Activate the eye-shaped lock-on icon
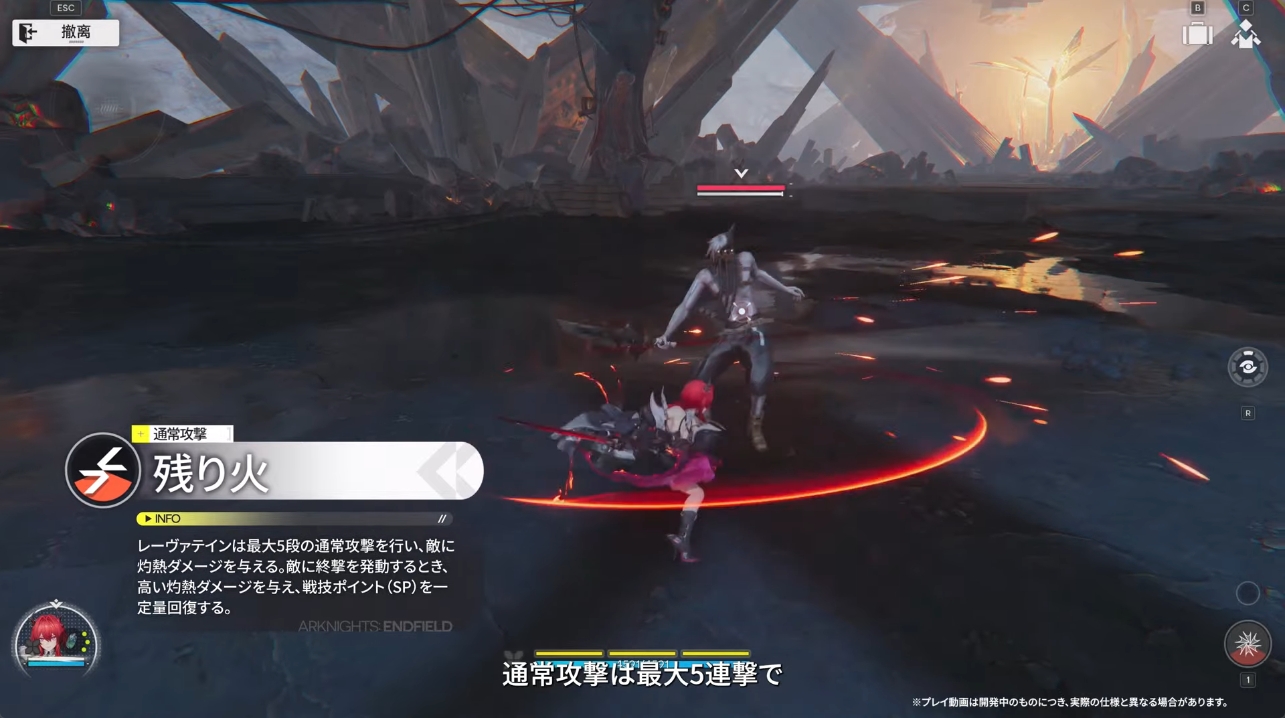The image size is (1285, 718). click(x=1247, y=367)
